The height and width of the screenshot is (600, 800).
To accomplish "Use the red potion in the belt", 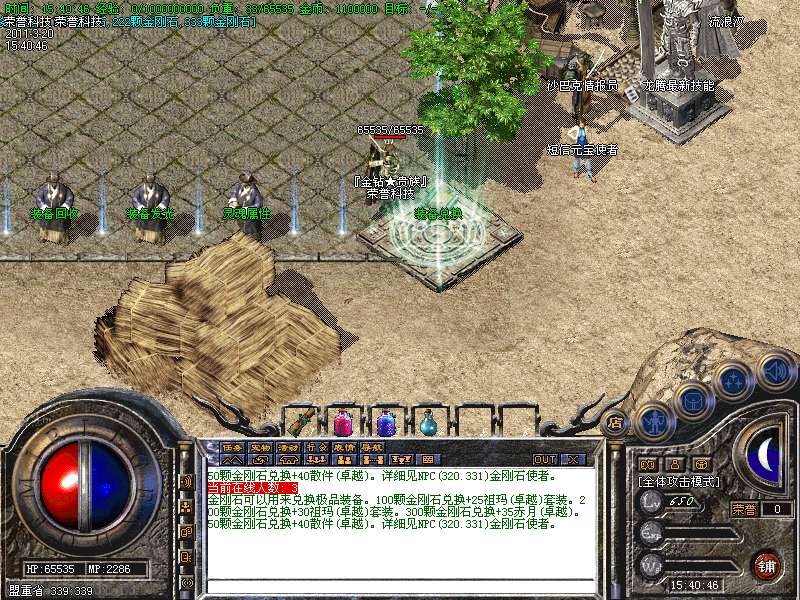I will (343, 421).
